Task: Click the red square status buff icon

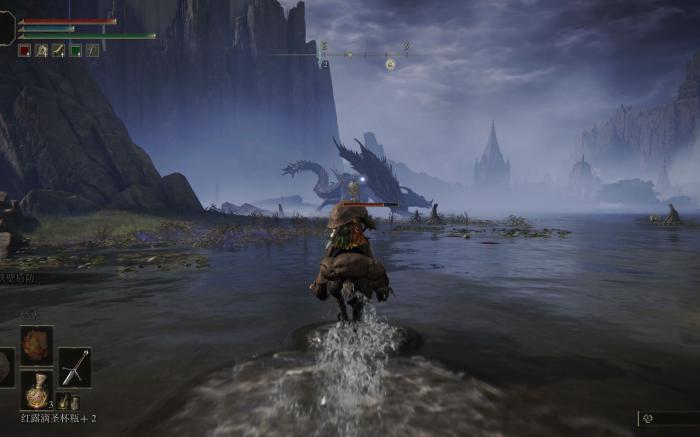Action: point(24,50)
